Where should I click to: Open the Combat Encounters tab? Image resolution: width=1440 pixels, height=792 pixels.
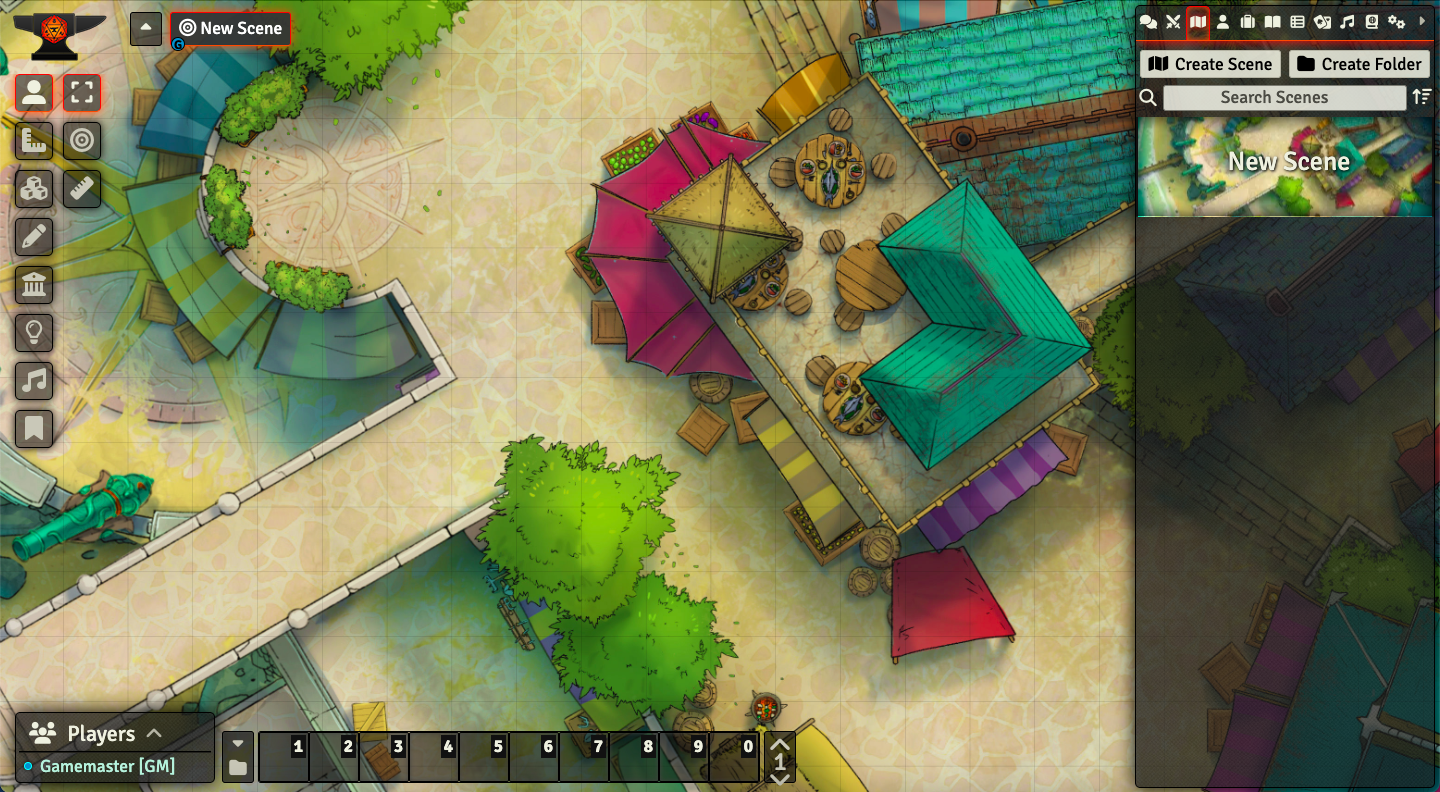click(x=1172, y=20)
